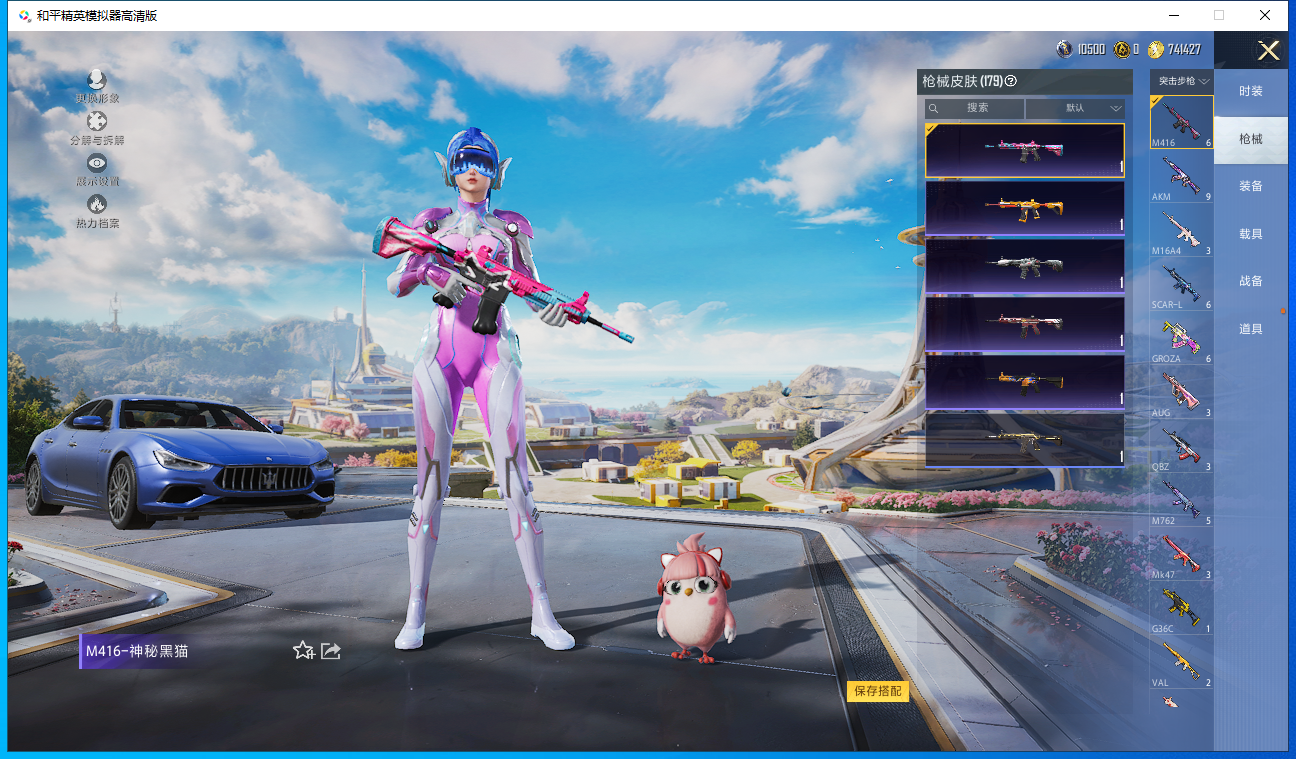The height and width of the screenshot is (759, 1296).
Task: Switch to the 时装 (outfits) tab
Action: point(1250,91)
